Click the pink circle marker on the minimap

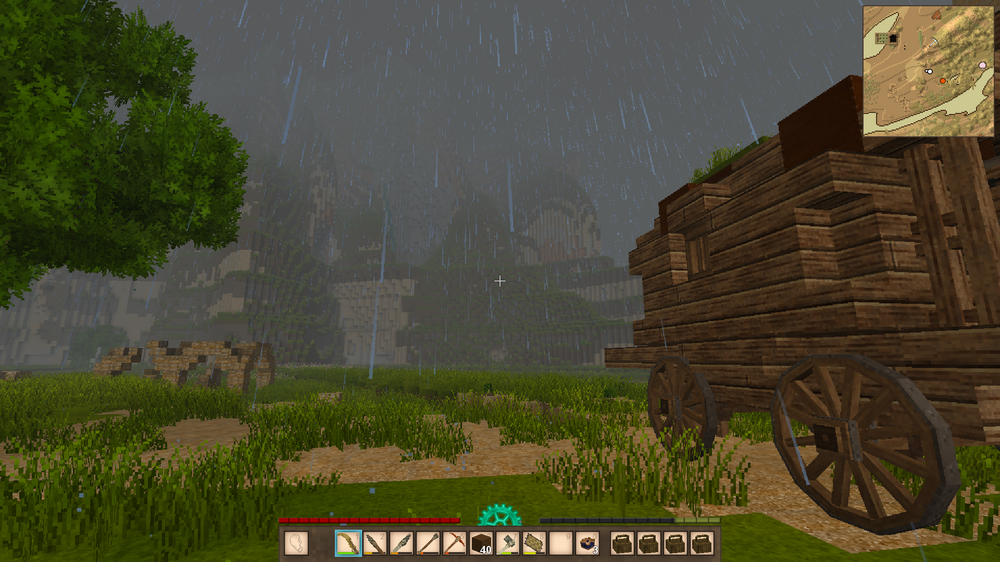point(984,63)
